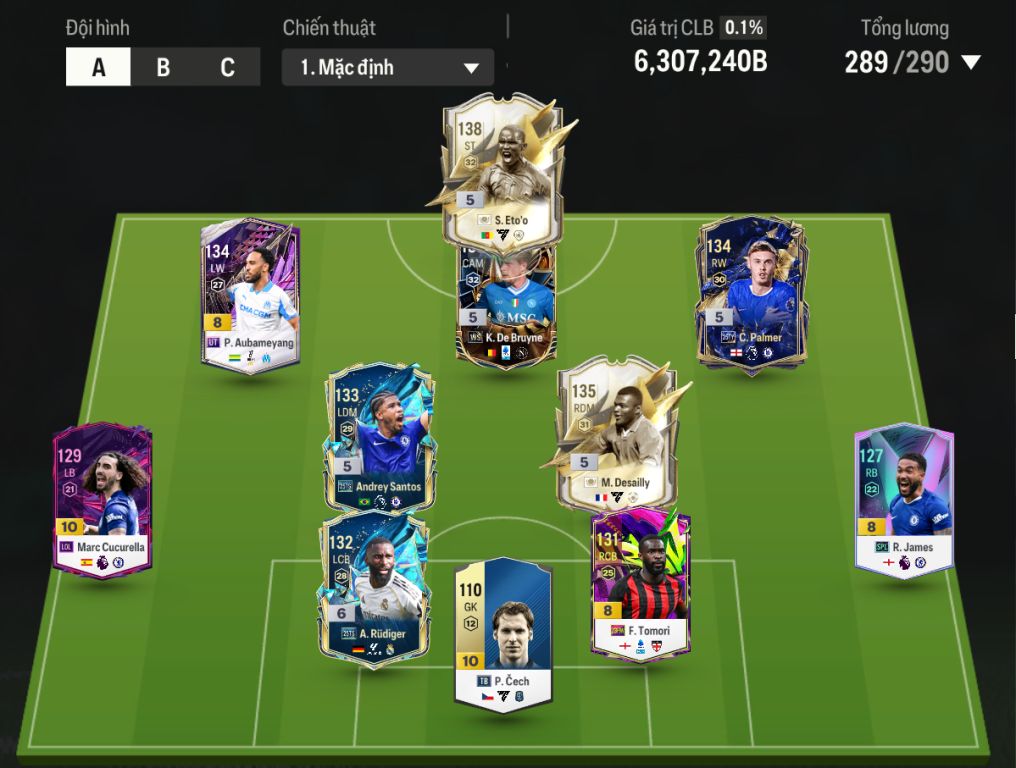Switch to squad tab A
Image resolution: width=1016 pixels, height=768 pixels.
(x=98, y=68)
